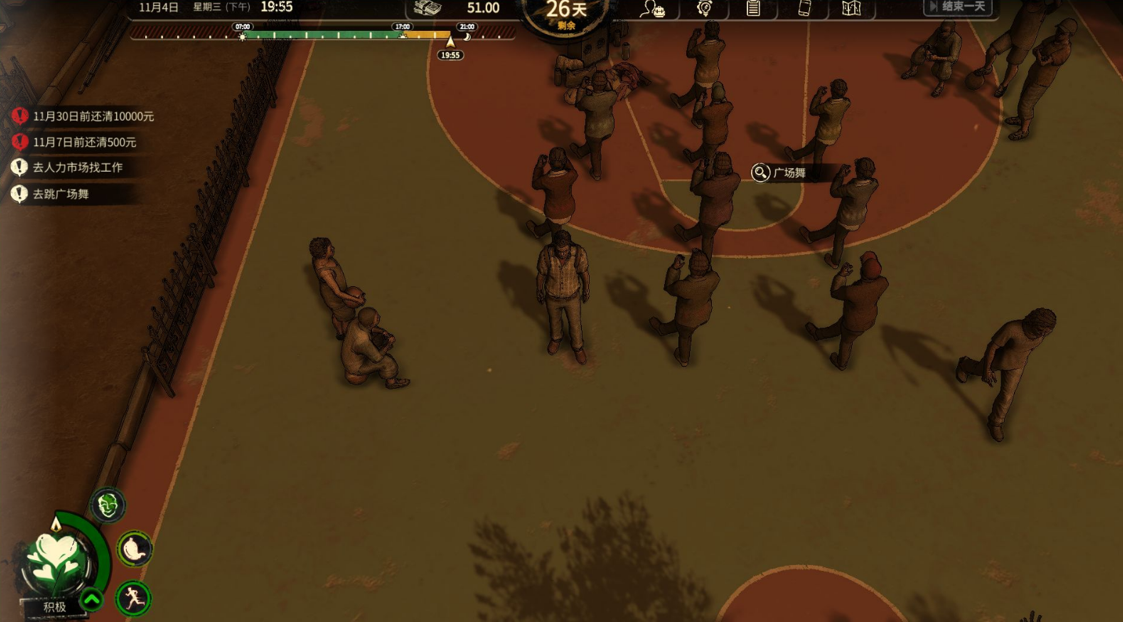Open the clipboard notes icon
The width and height of the screenshot is (1123, 622).
[753, 8]
